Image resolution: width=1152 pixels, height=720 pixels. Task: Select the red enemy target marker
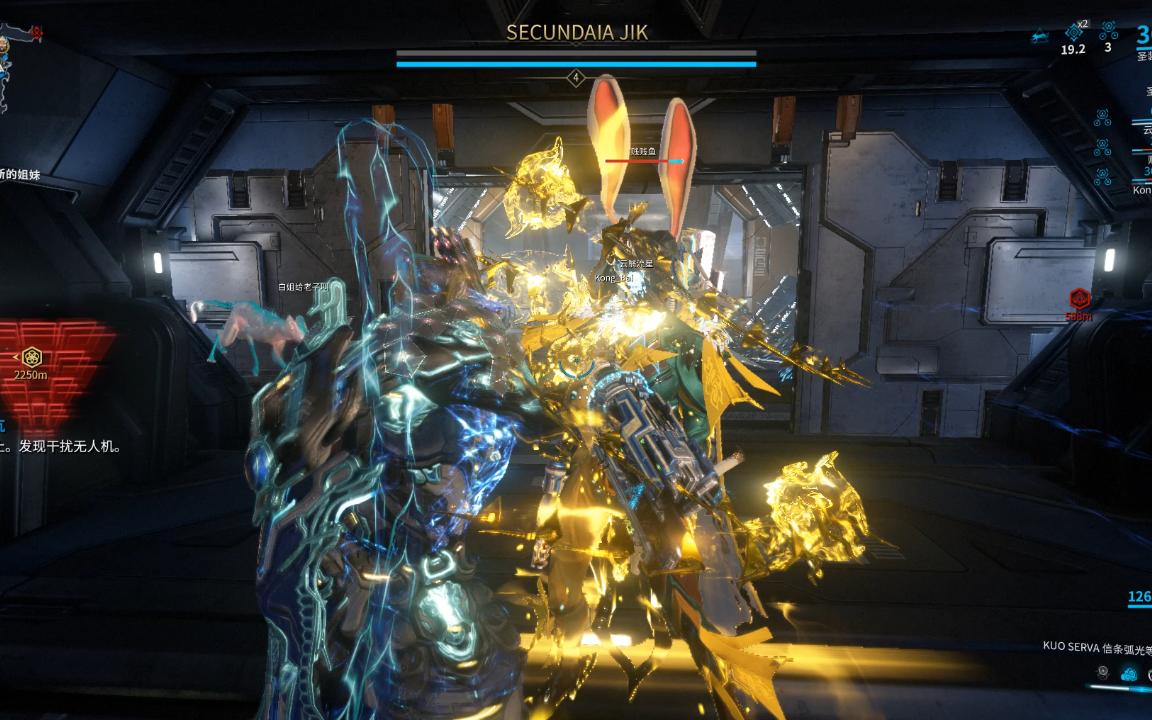pos(1079,298)
